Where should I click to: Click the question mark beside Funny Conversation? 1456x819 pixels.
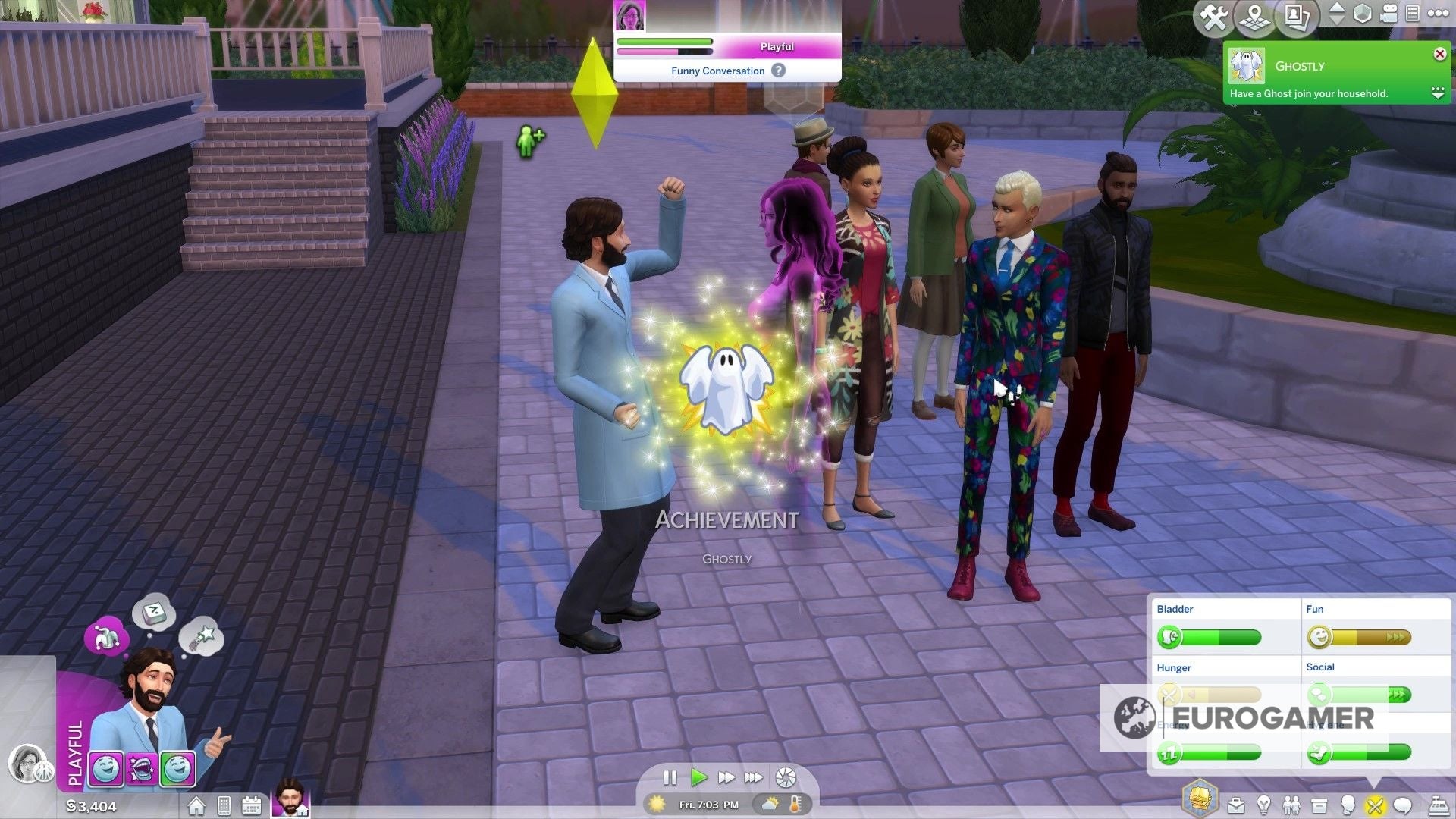click(x=780, y=71)
